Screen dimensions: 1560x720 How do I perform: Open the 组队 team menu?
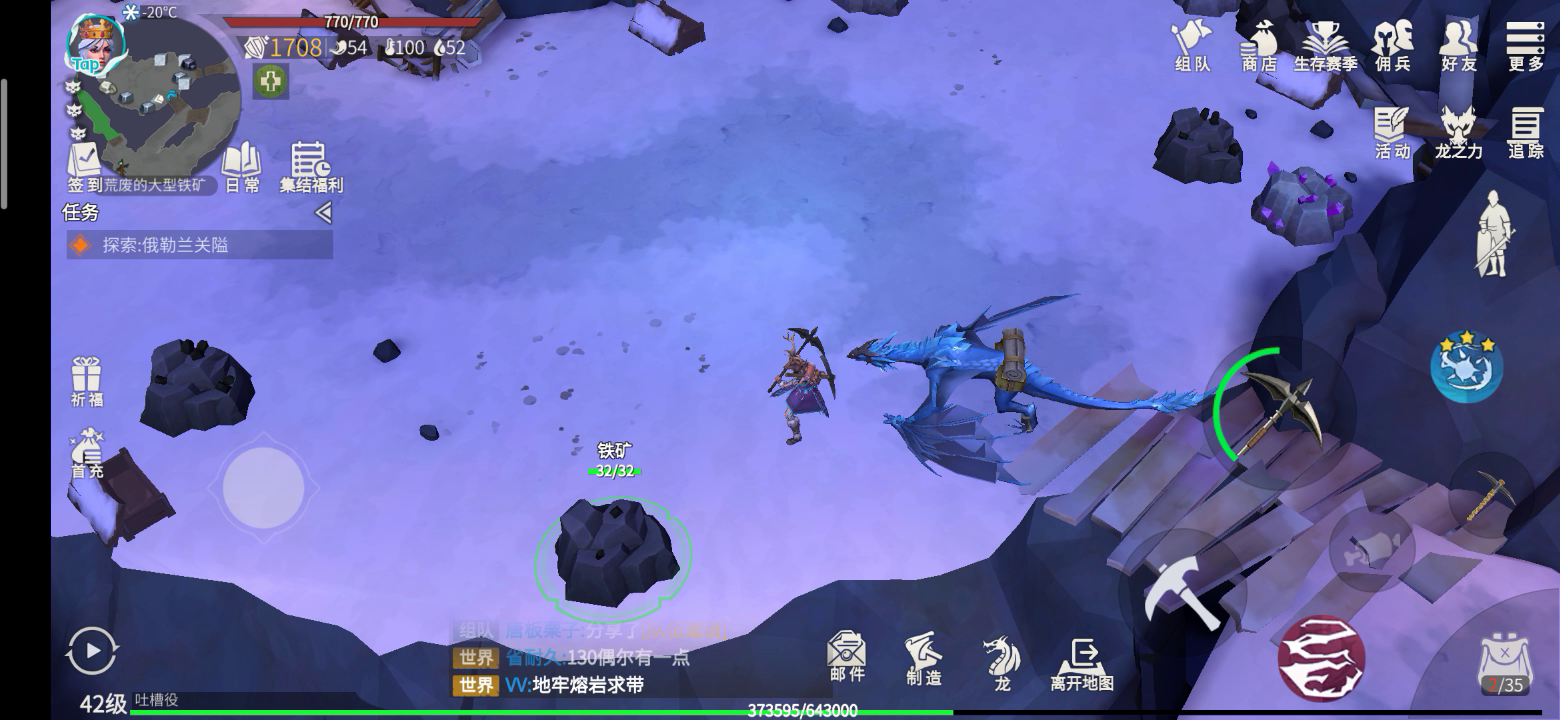[1192, 46]
